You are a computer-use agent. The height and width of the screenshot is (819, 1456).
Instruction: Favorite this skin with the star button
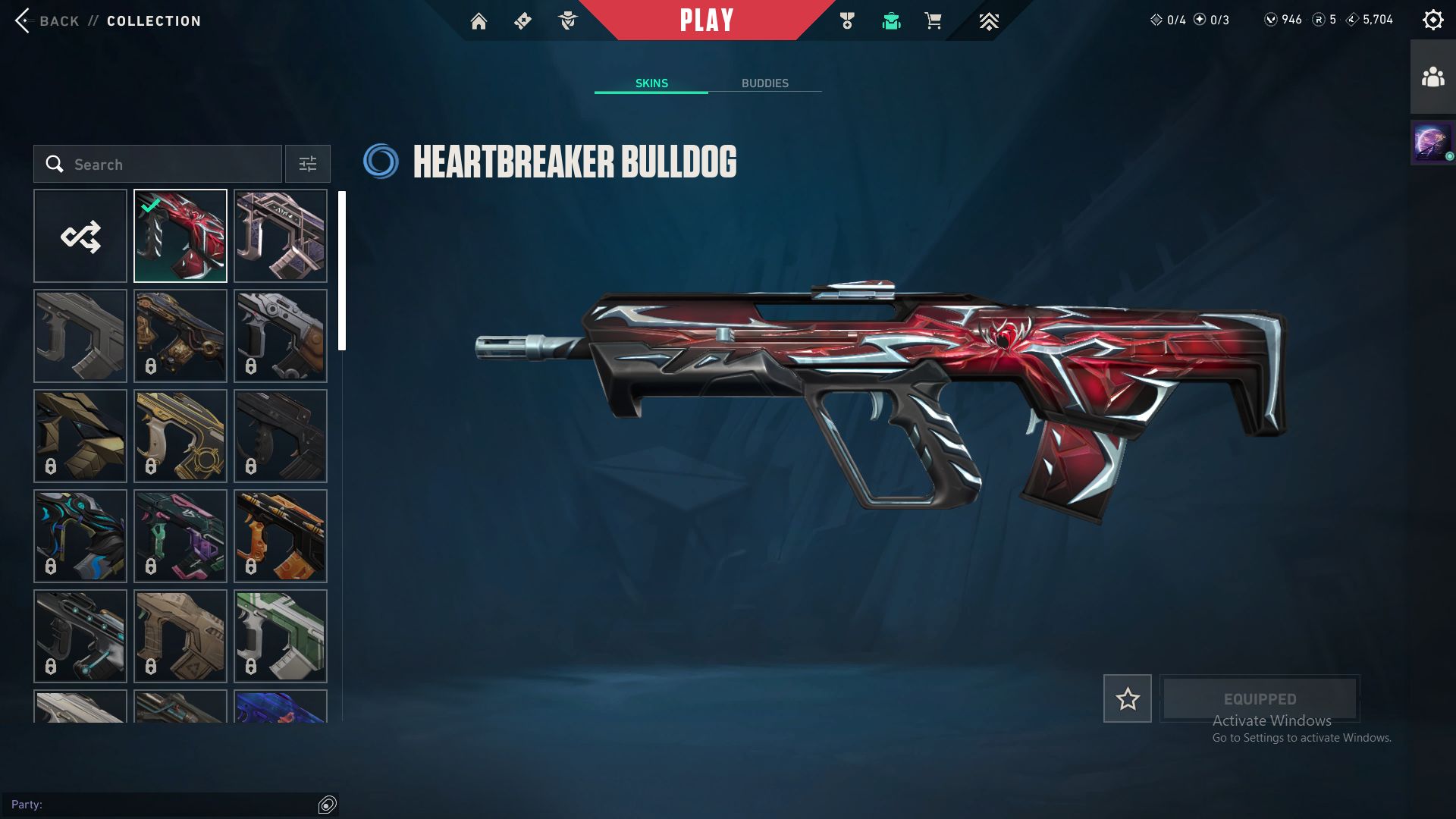pyautogui.click(x=1127, y=699)
